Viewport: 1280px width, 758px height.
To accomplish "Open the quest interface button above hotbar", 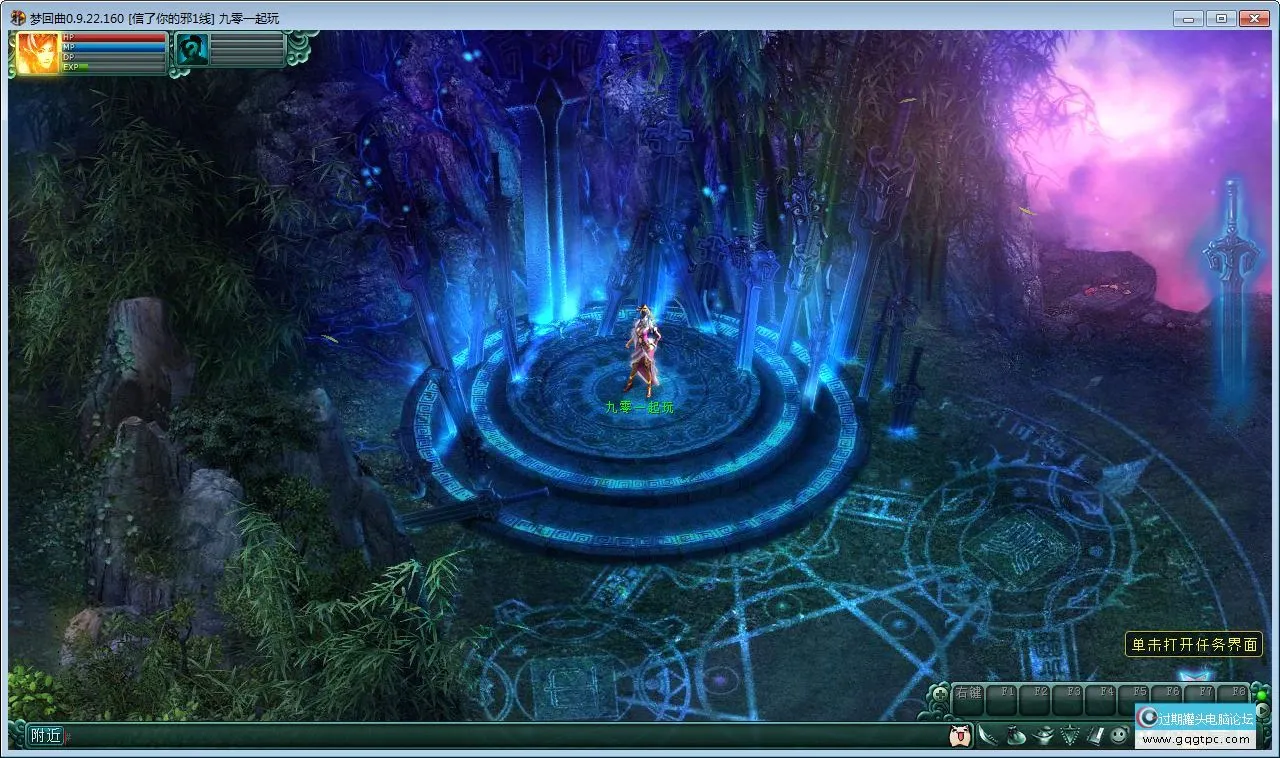I will coord(1194,645).
